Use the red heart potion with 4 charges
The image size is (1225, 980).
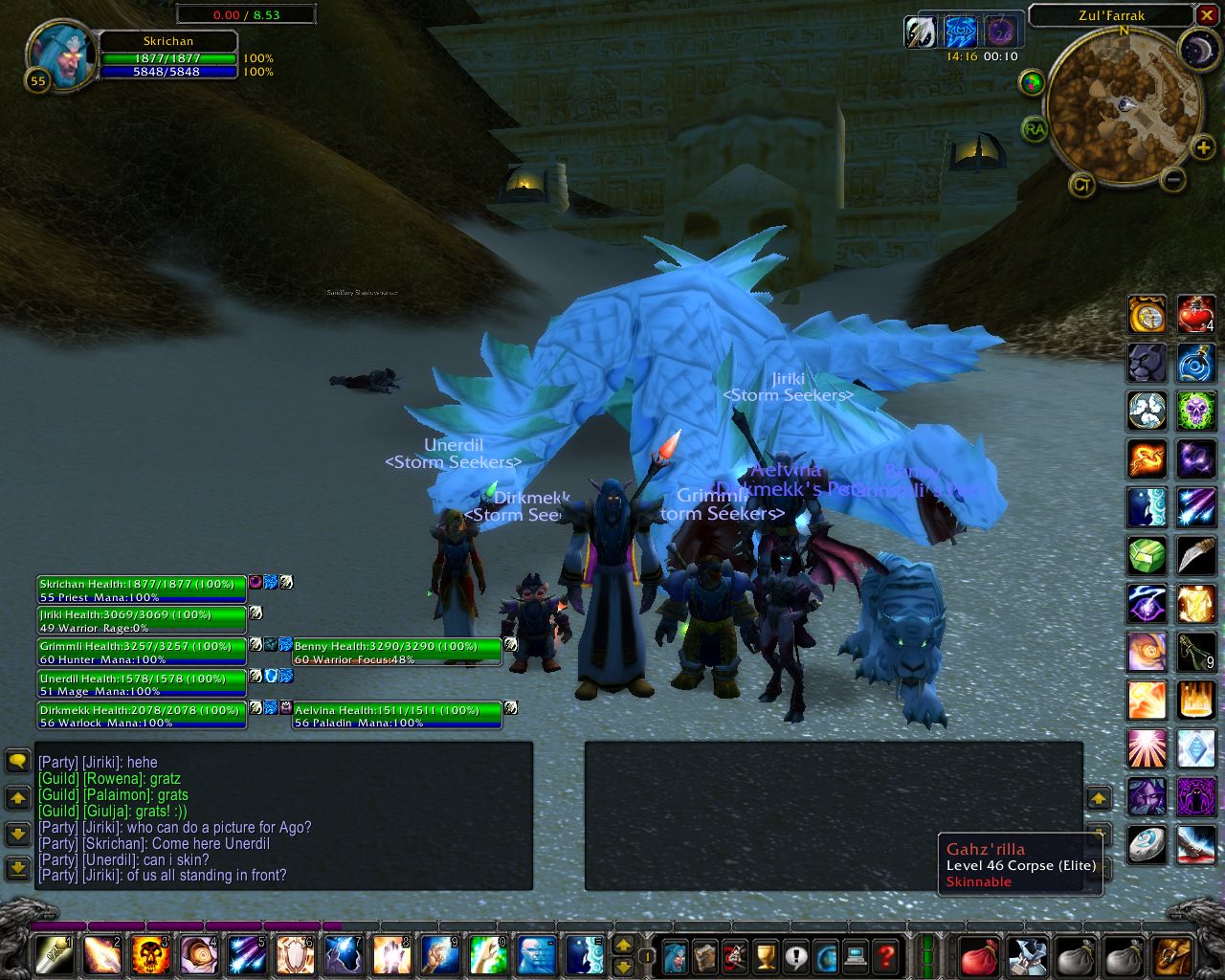tap(1195, 315)
